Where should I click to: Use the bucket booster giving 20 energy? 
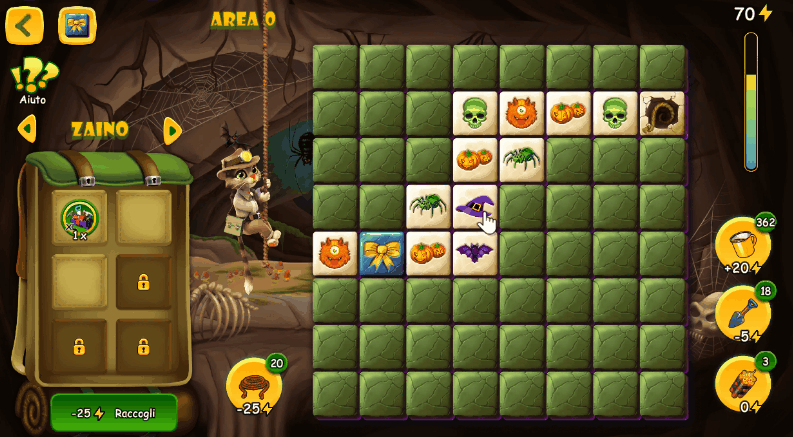[743, 245]
